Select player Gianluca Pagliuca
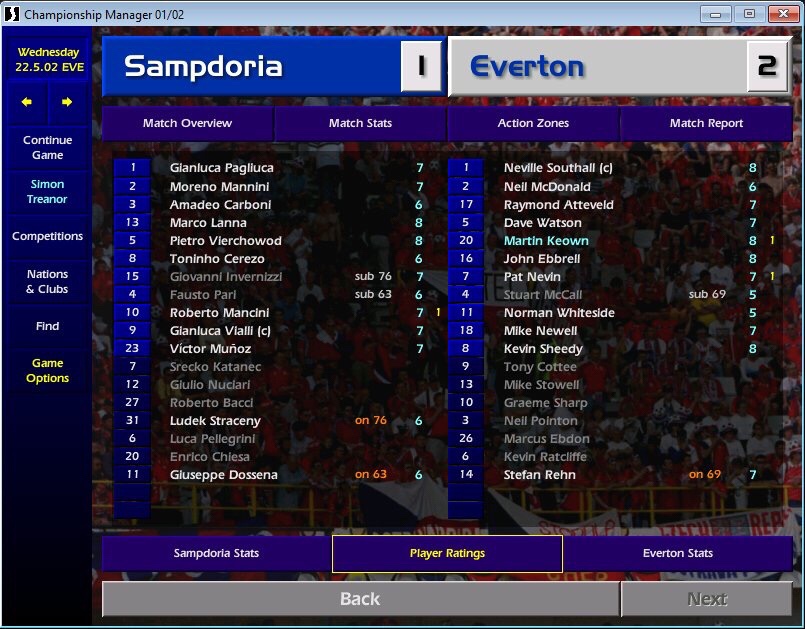The width and height of the screenshot is (805, 629). 221,168
